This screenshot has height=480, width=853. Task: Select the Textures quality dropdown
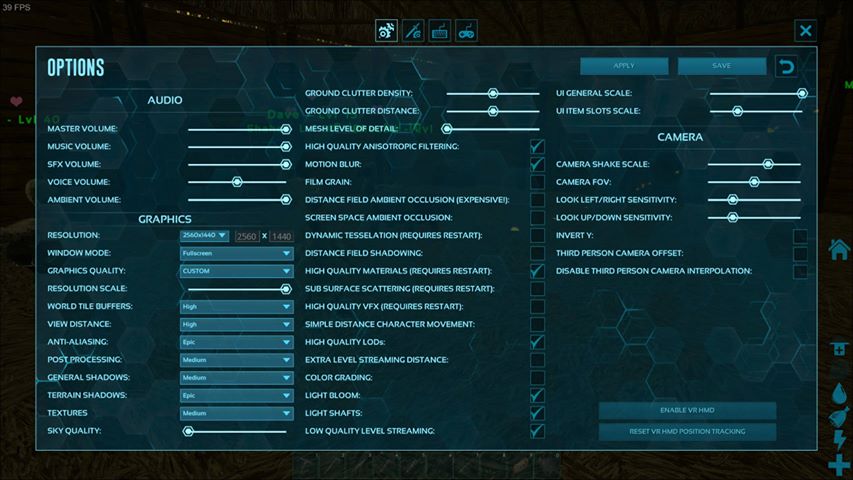tap(236, 413)
